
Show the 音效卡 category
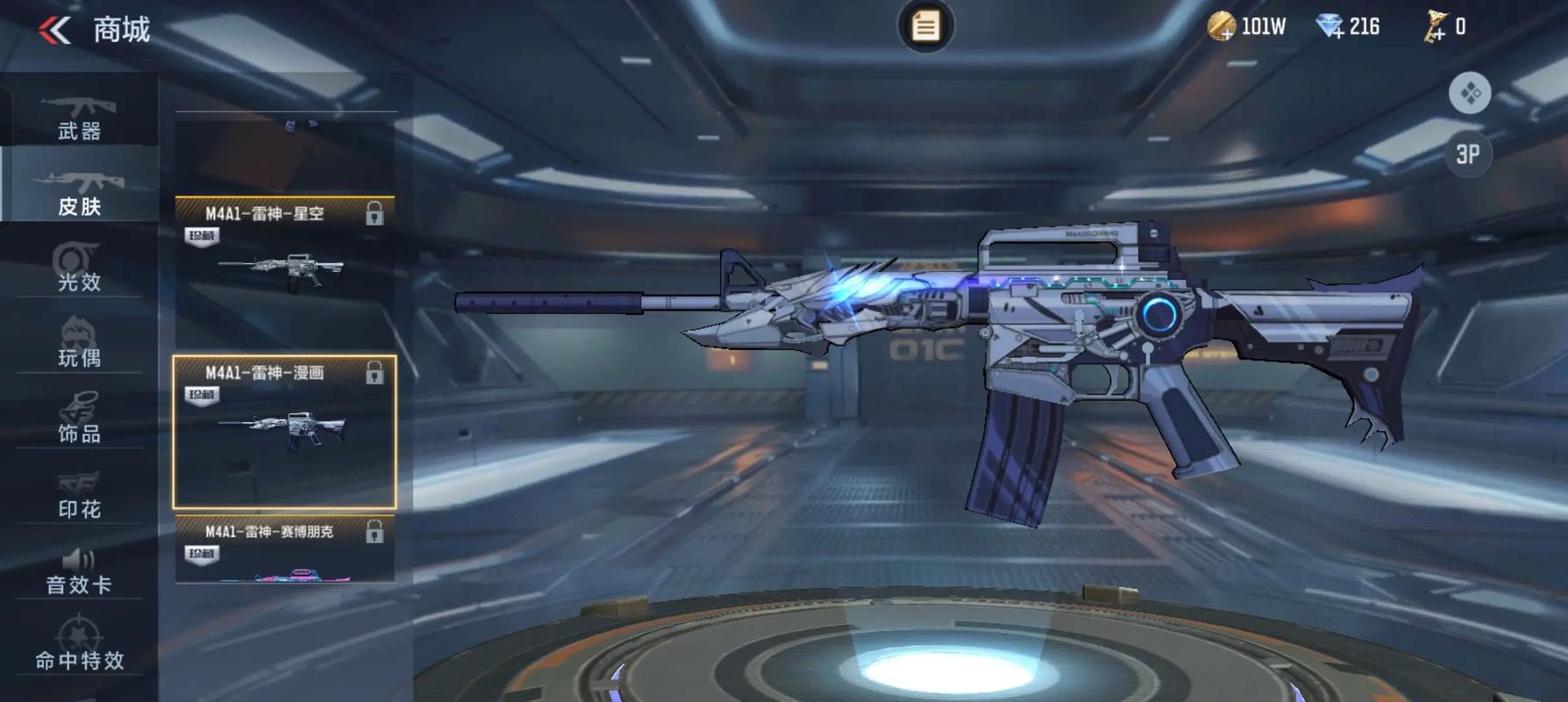[x=79, y=570]
